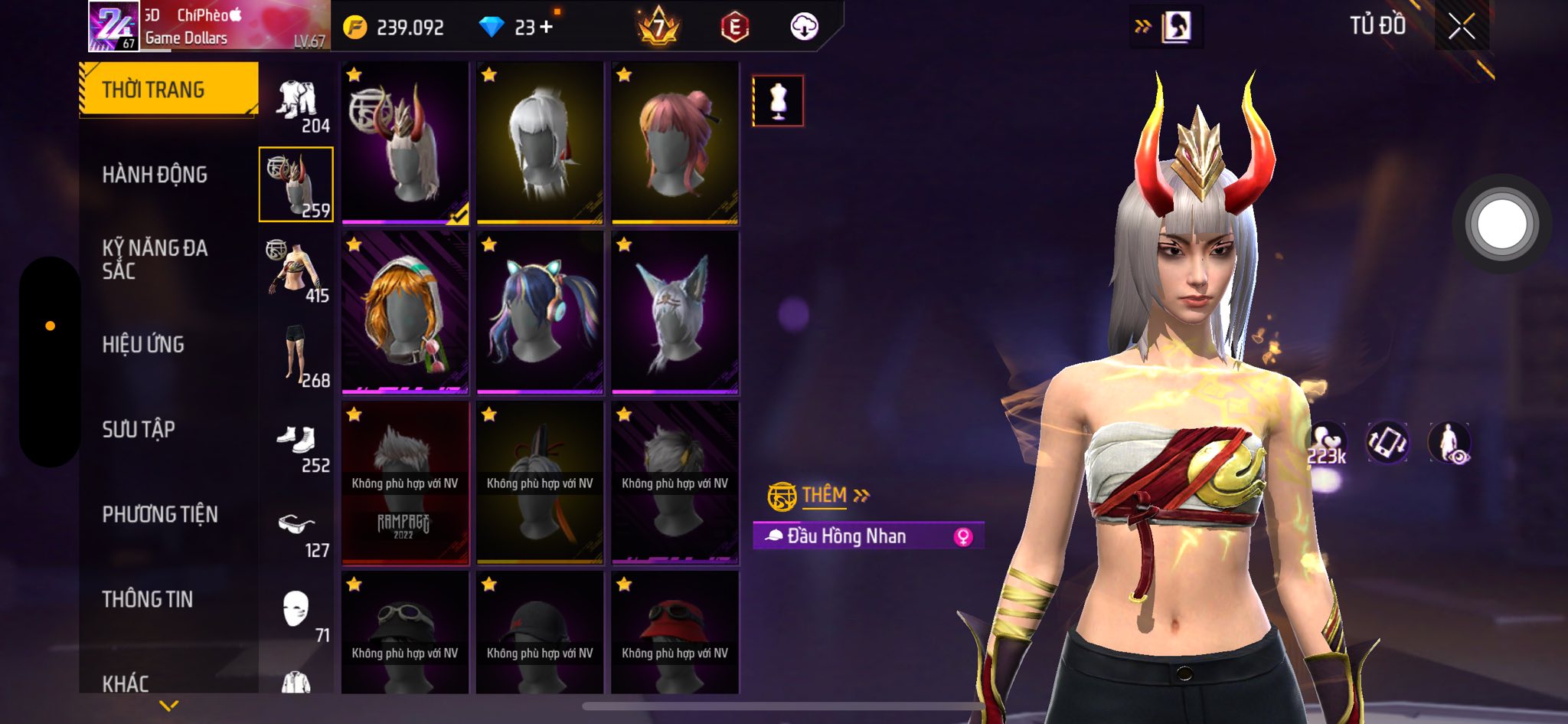The height and width of the screenshot is (724, 1568).
Task: Close the wardrobe screen
Action: pos(1461,27)
